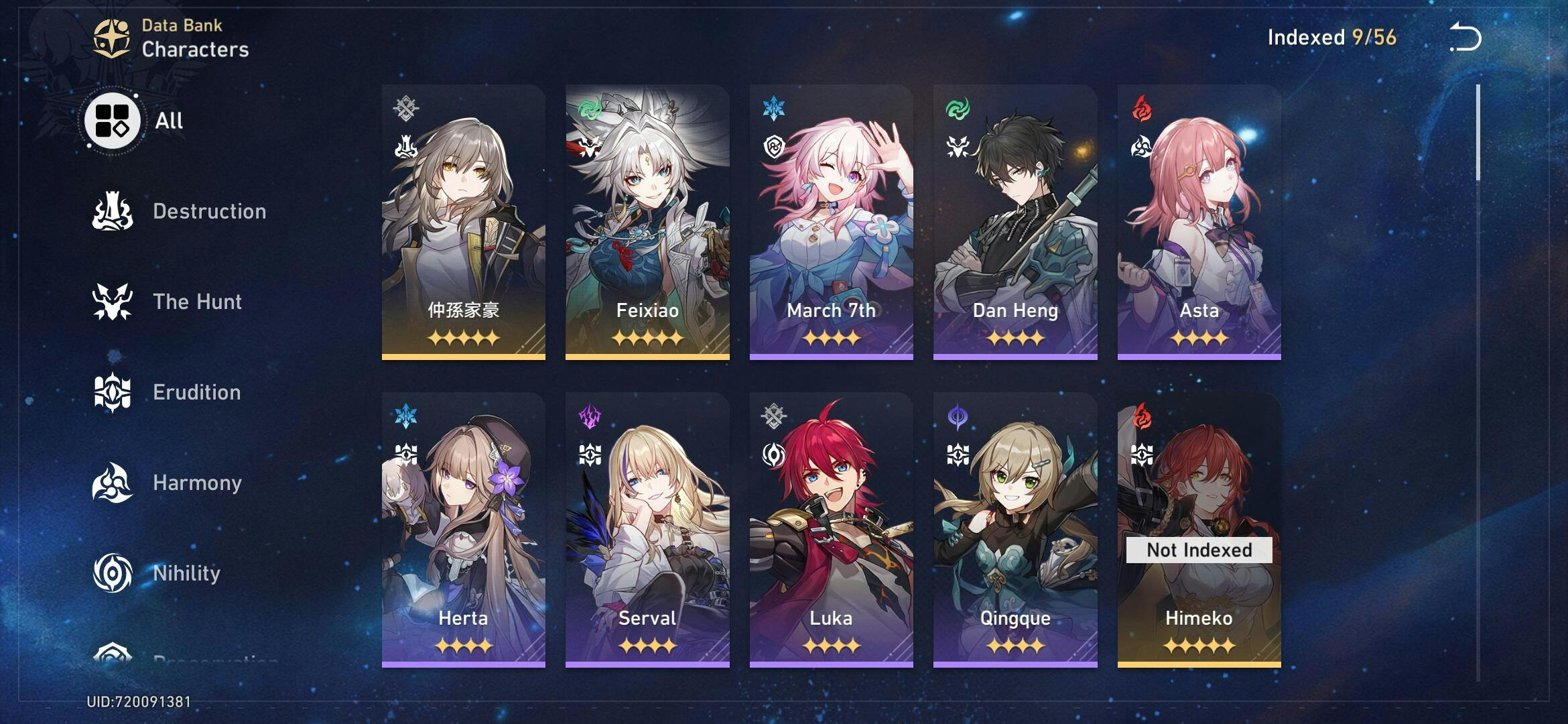Choose the Luka character card
Viewport: 1568px width, 724px height.
coord(831,530)
